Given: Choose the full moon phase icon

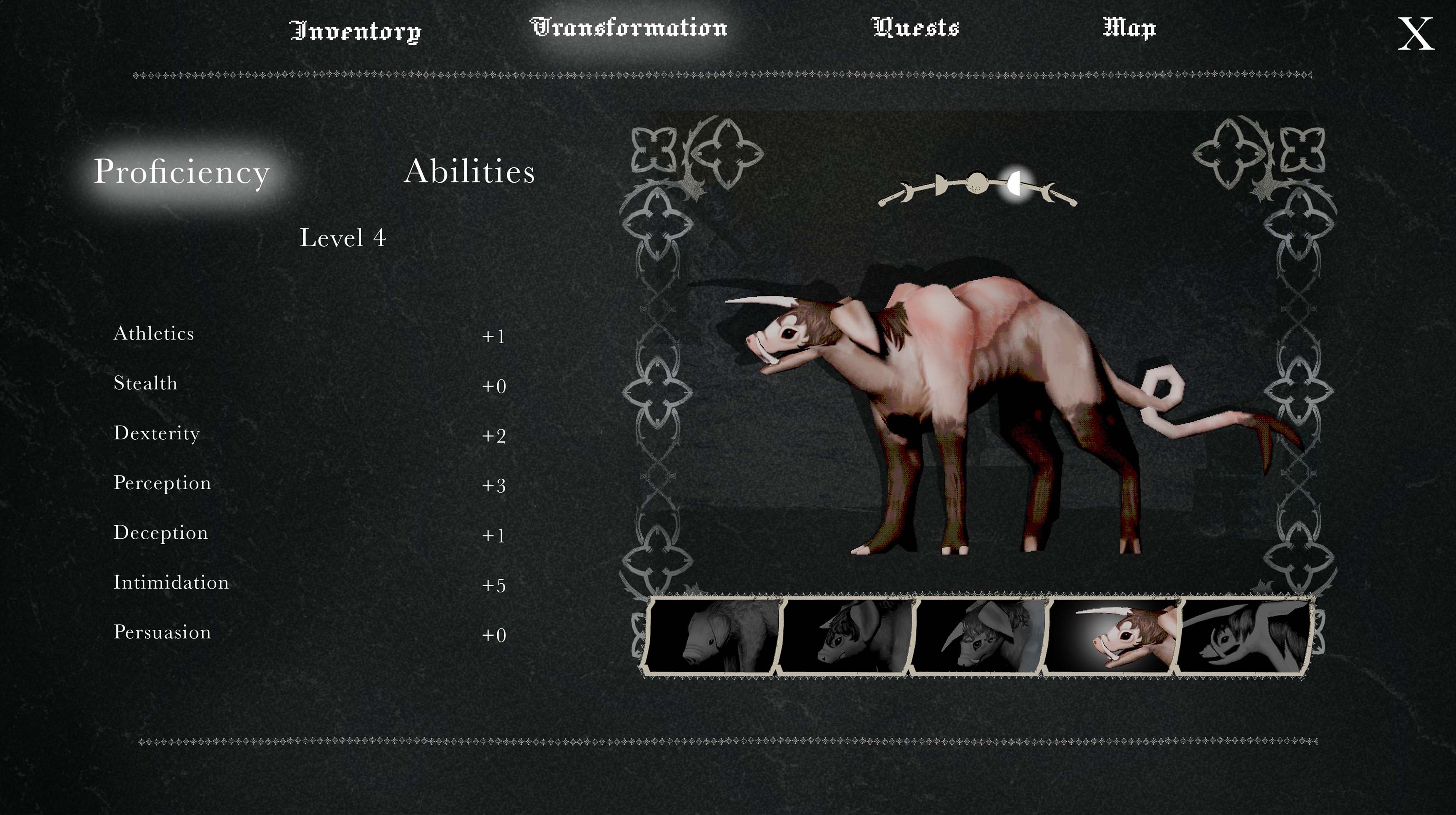Looking at the screenshot, I should pos(976,183).
